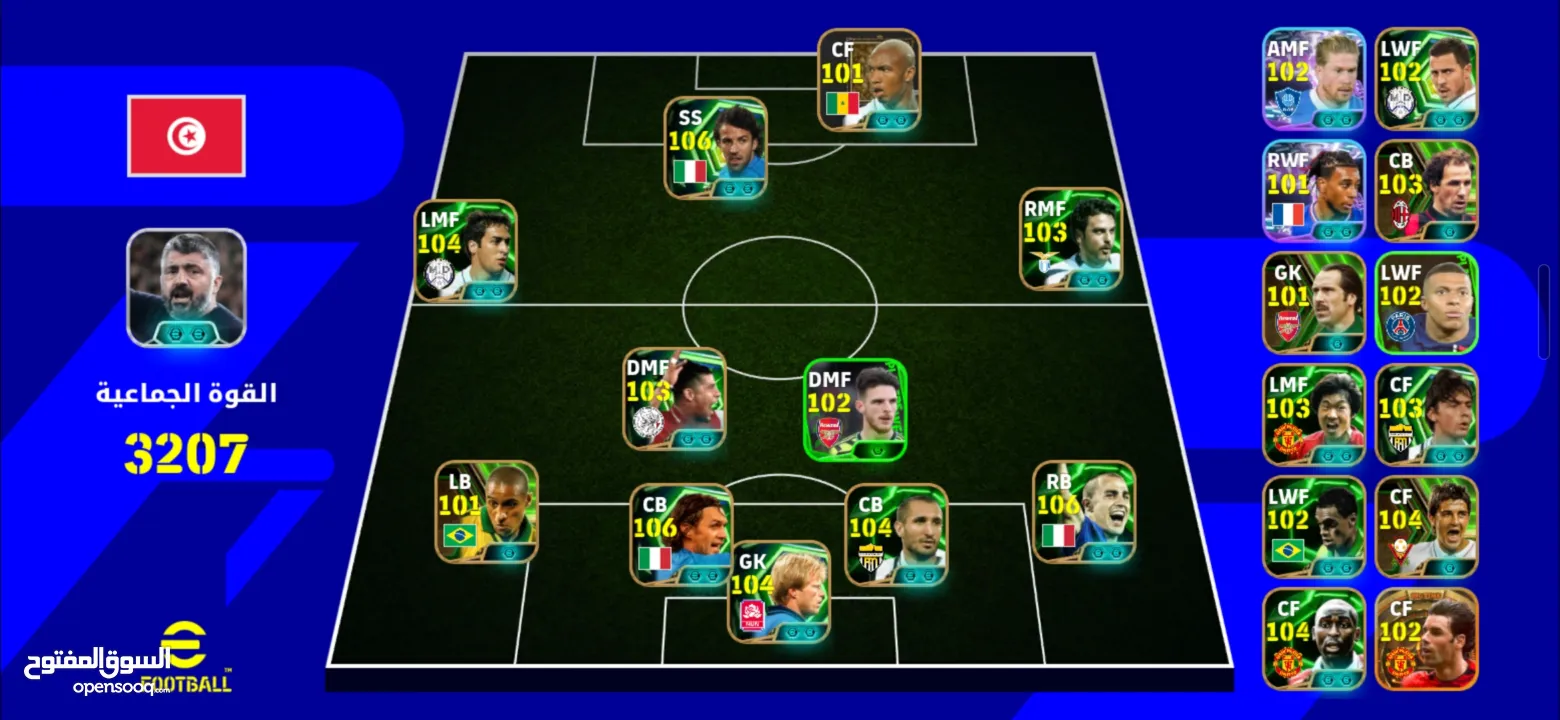Select the GK 104 goalkeeper card
This screenshot has height=720, width=1560.
pyautogui.click(x=779, y=591)
